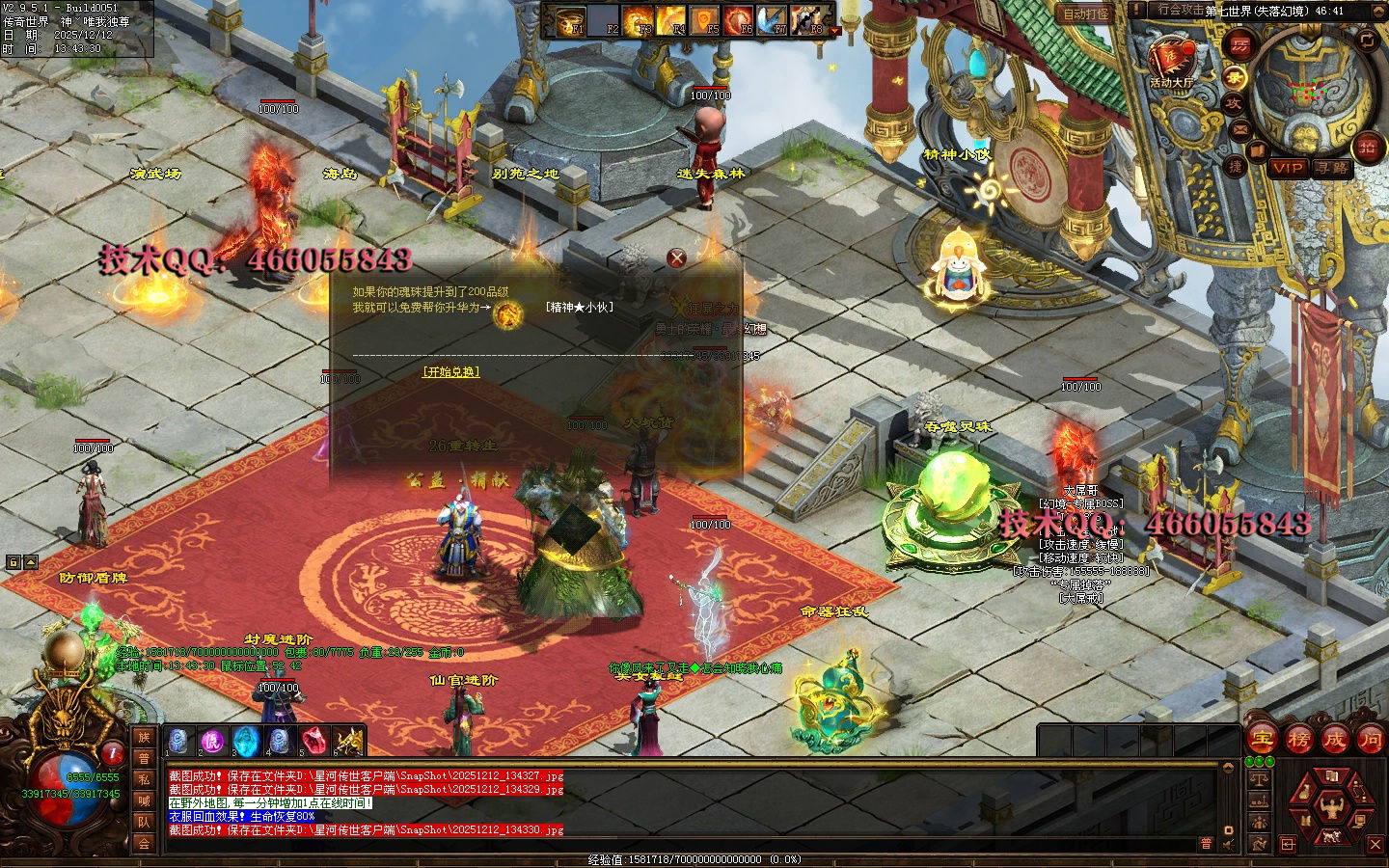Activate the 寻路 pathfinding button
The width and height of the screenshot is (1389, 868).
pyautogui.click(x=1332, y=168)
